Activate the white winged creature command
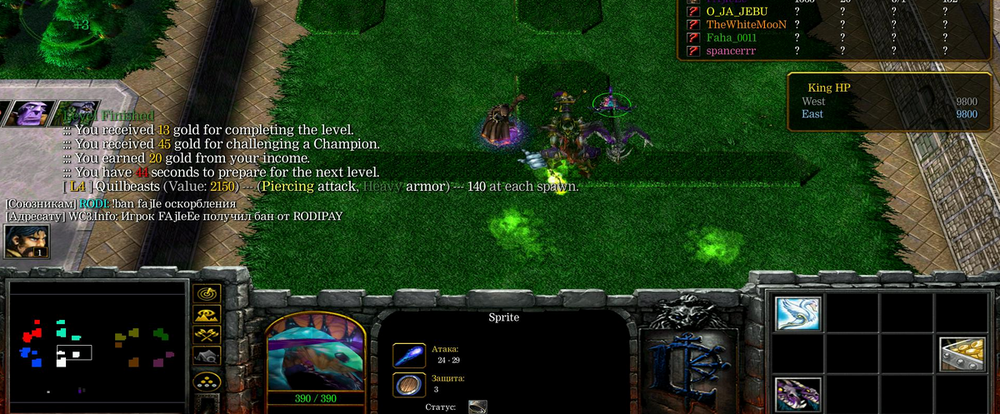This screenshot has width=1000, height=414. click(797, 313)
